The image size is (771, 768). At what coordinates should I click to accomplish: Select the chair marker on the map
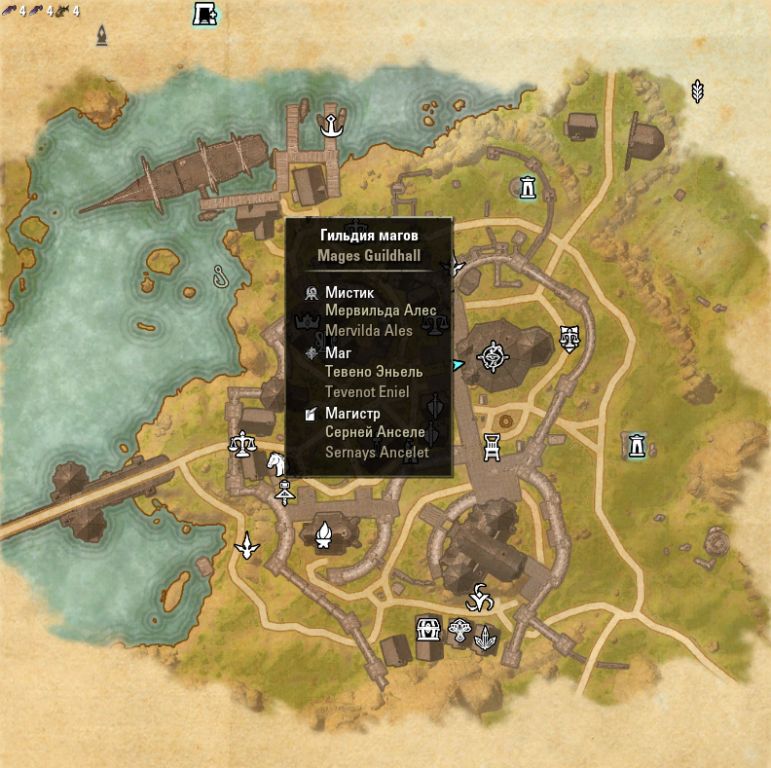492,447
